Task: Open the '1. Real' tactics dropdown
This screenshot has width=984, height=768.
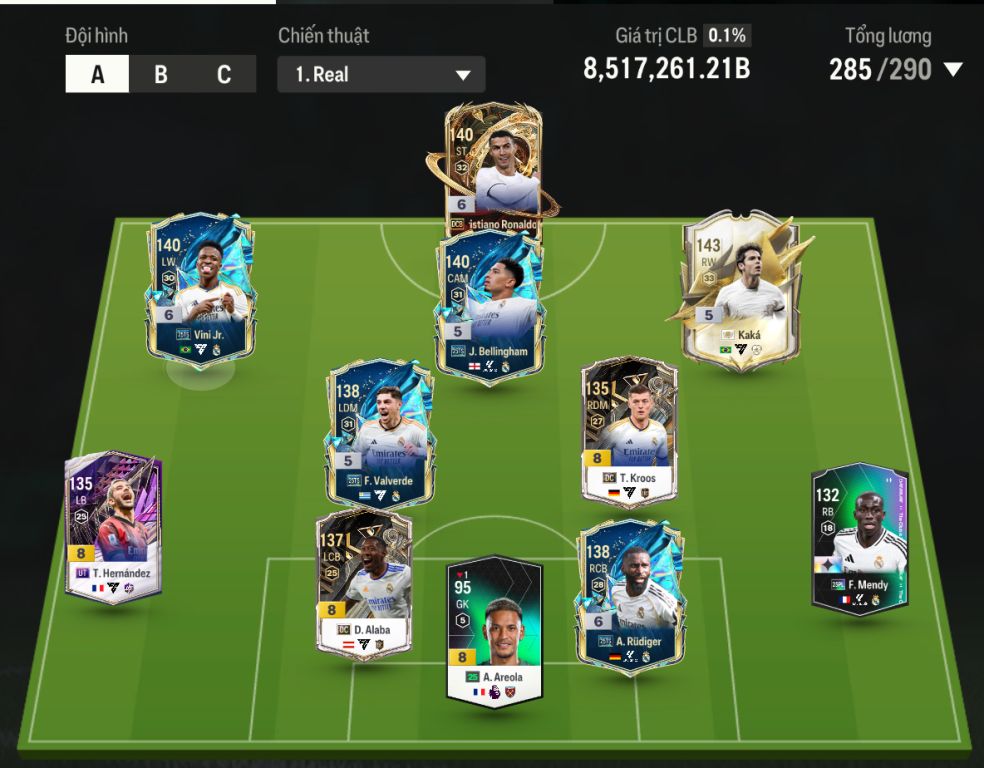Action: click(381, 75)
